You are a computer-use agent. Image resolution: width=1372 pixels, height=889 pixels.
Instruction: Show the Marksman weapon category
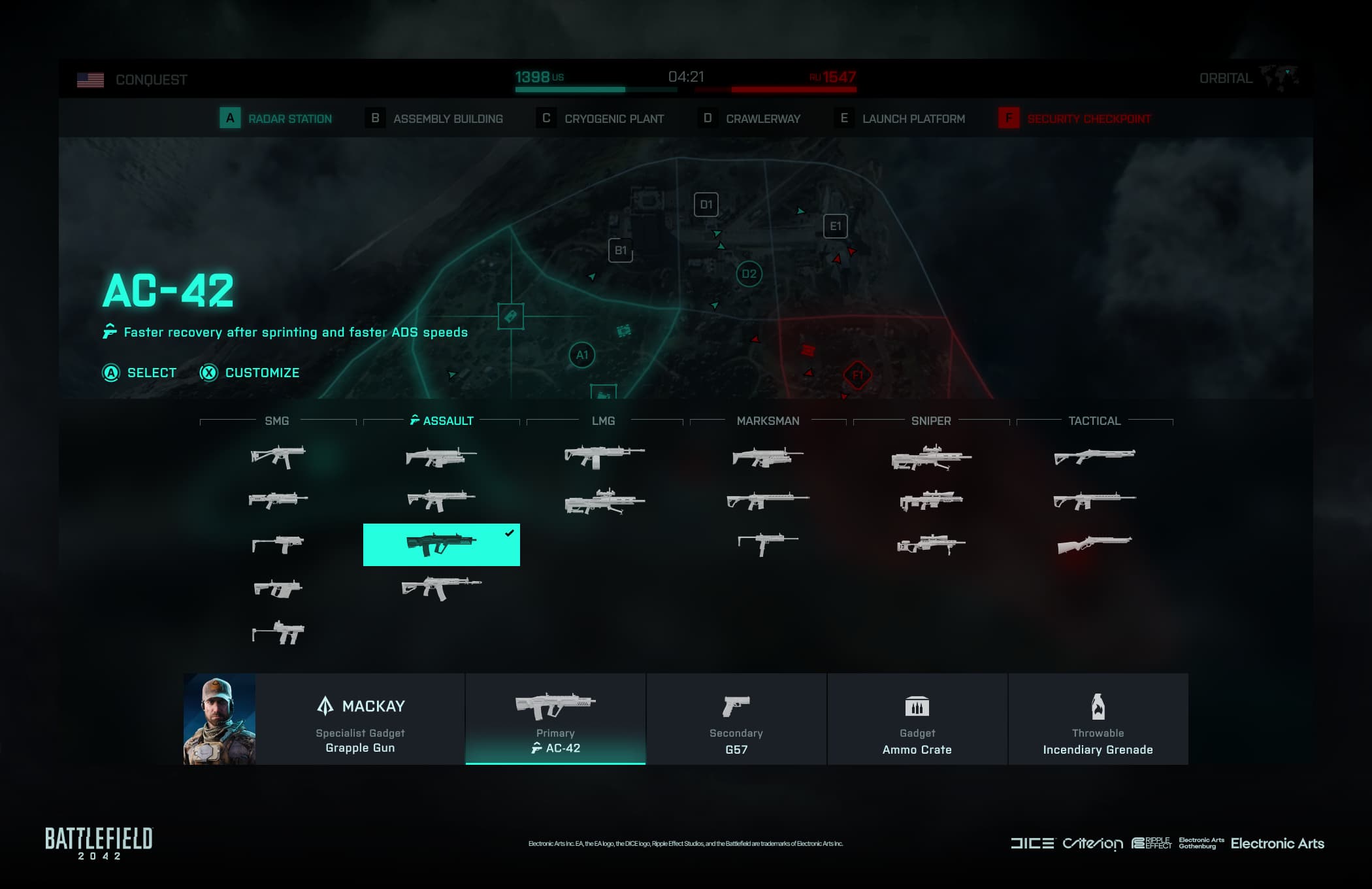tap(768, 421)
